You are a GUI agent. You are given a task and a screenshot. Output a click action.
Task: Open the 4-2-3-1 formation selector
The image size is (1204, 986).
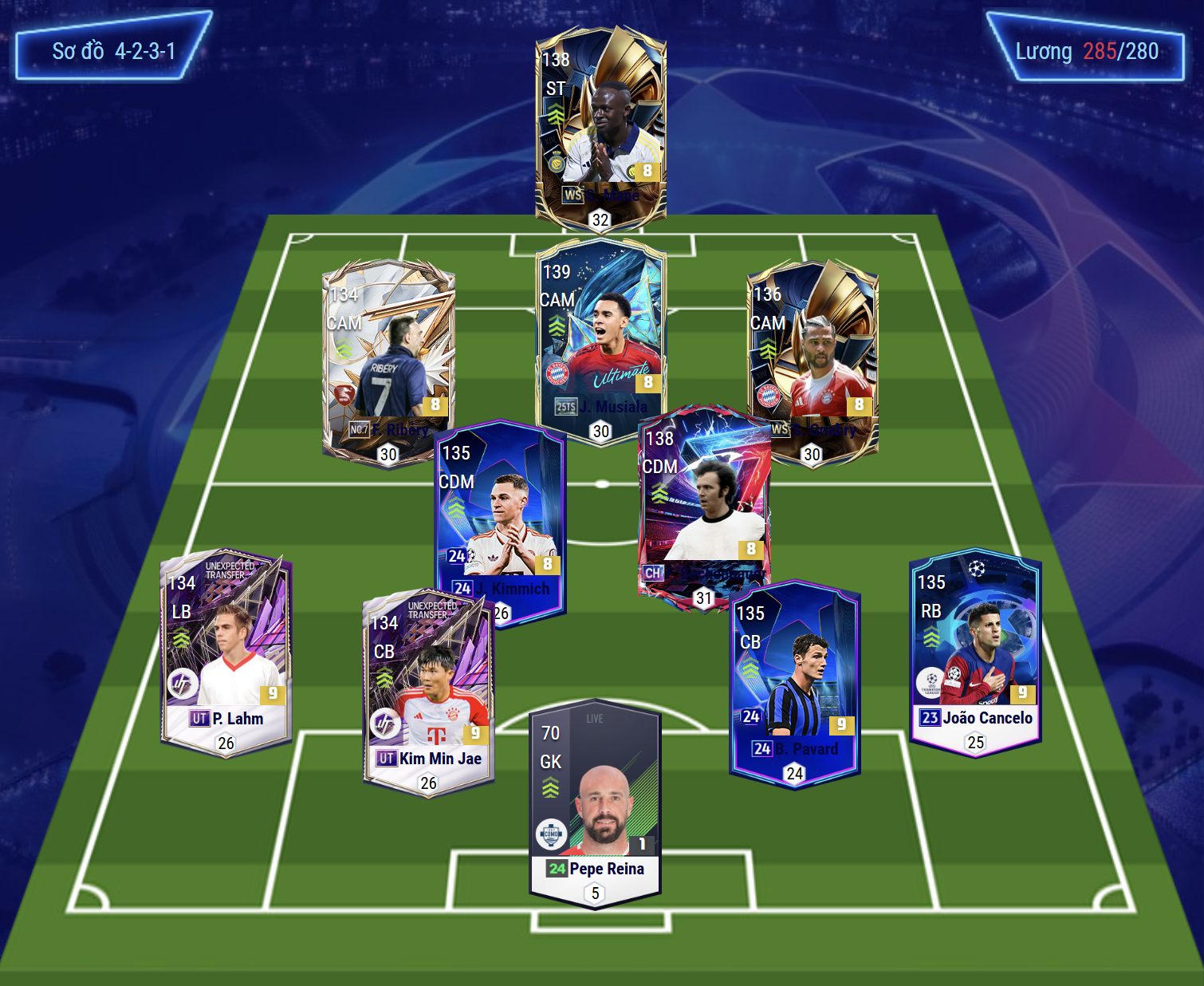pyautogui.click(x=113, y=51)
